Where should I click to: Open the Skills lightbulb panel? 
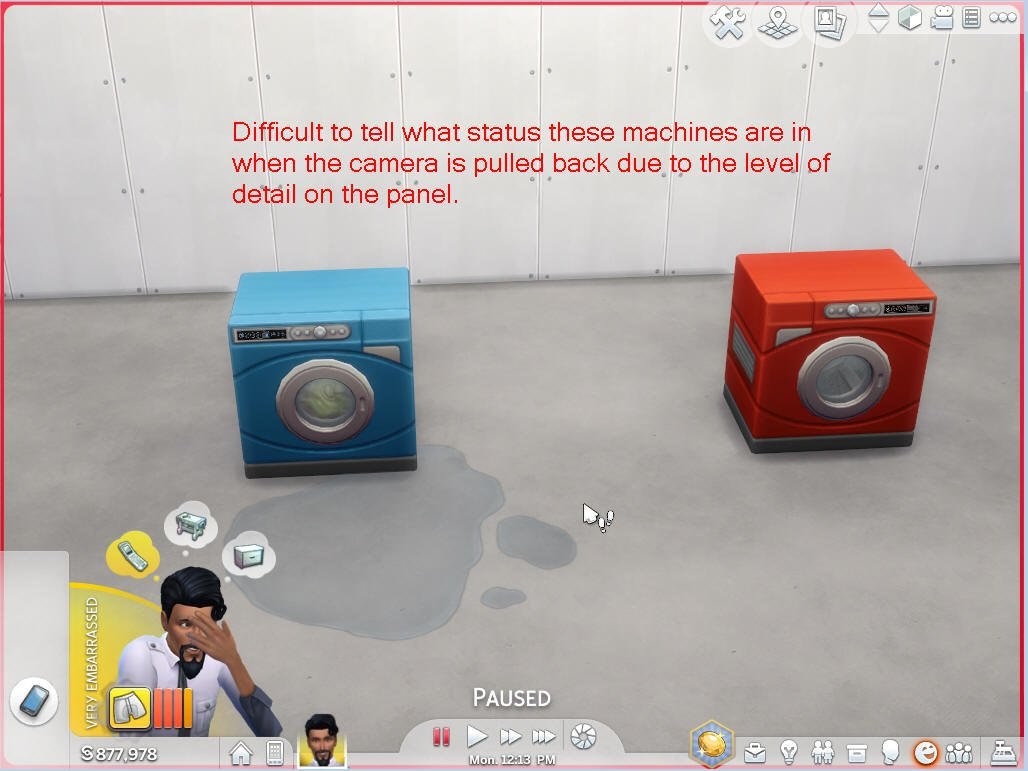pos(790,751)
